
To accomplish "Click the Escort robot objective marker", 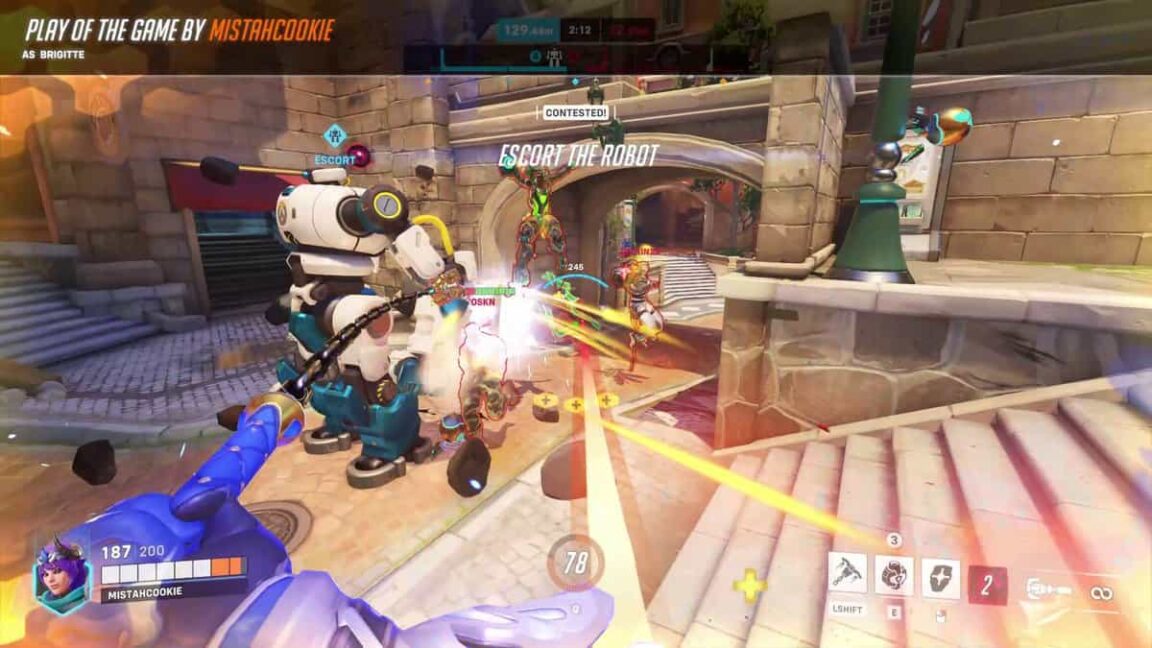I will click(335, 136).
